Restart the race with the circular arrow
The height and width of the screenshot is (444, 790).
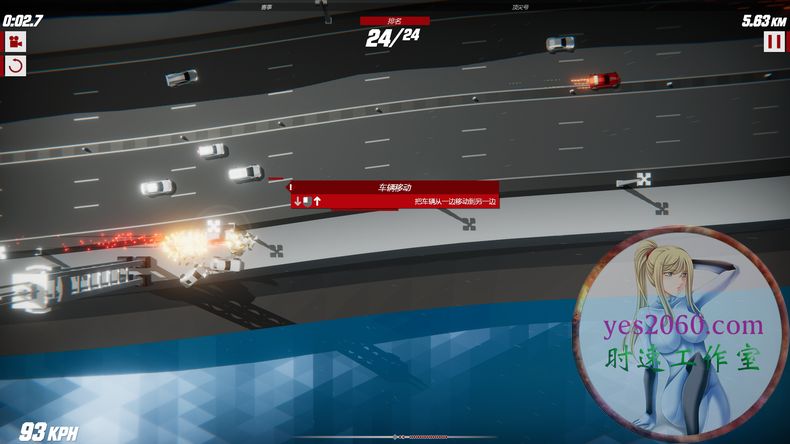(15, 66)
